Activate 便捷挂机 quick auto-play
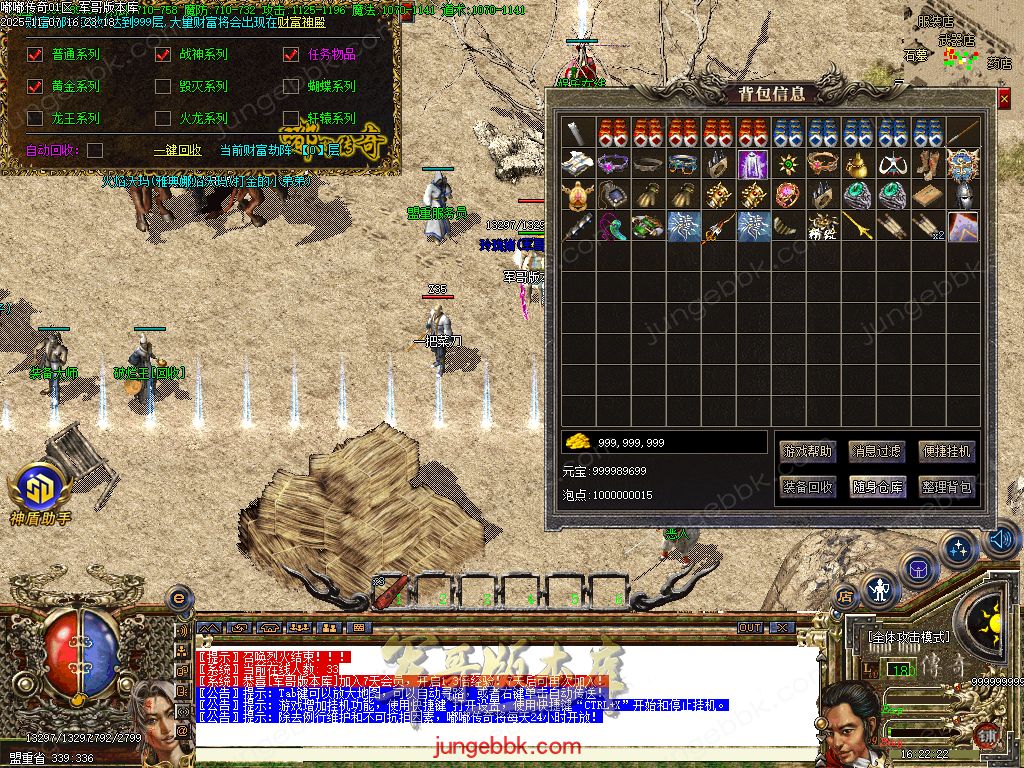Viewport: 1024px width, 768px height. (x=945, y=451)
